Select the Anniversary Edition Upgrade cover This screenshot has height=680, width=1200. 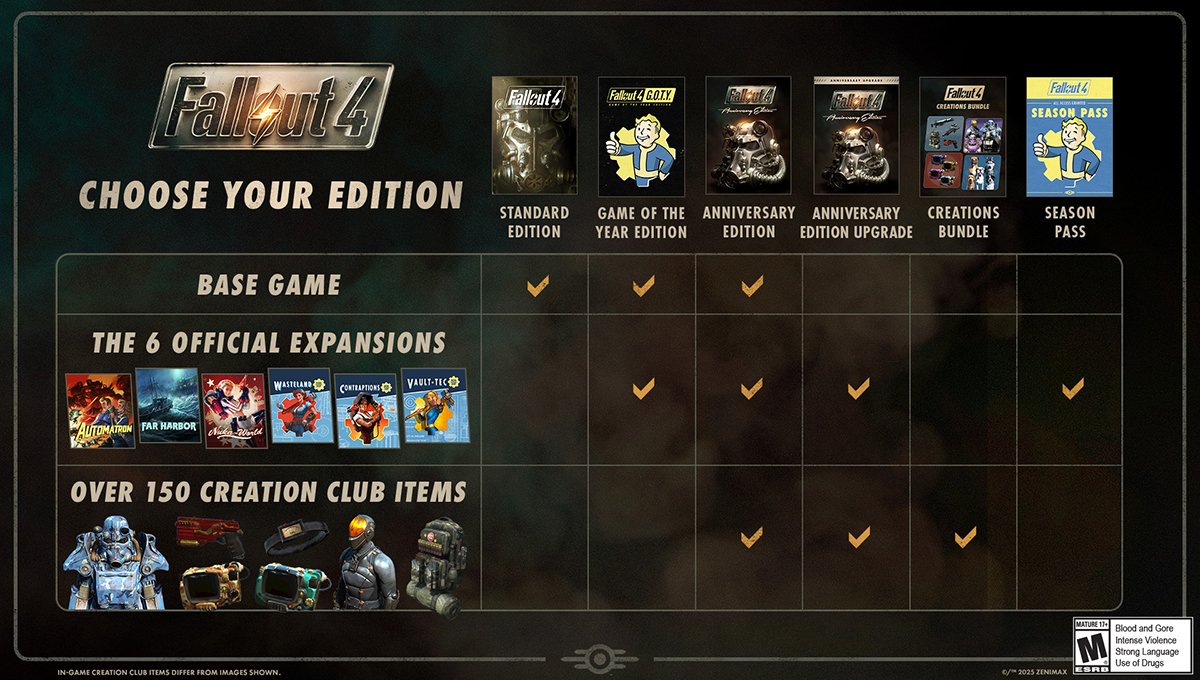(x=856, y=136)
